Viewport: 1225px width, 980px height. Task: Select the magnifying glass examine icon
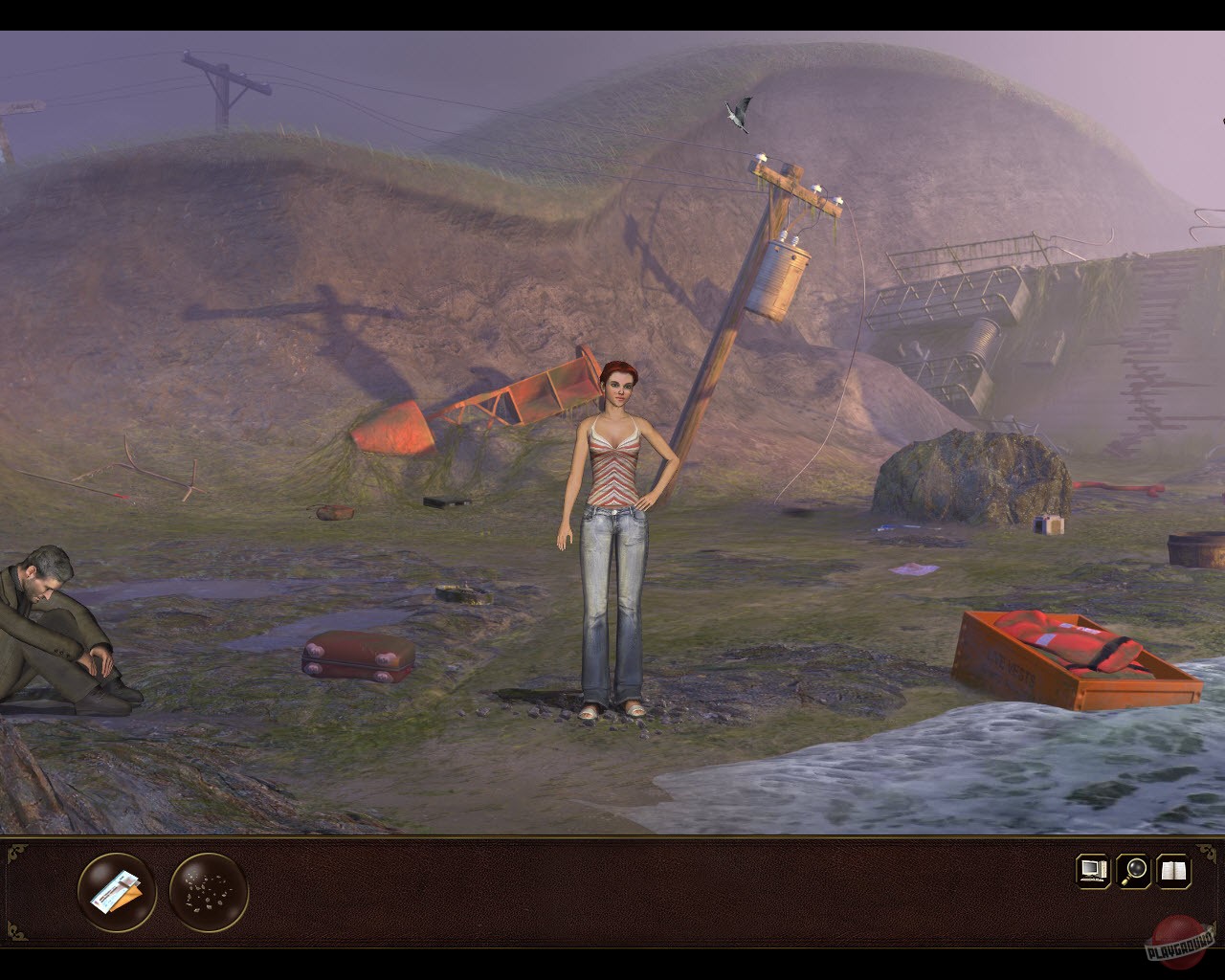[1132, 871]
